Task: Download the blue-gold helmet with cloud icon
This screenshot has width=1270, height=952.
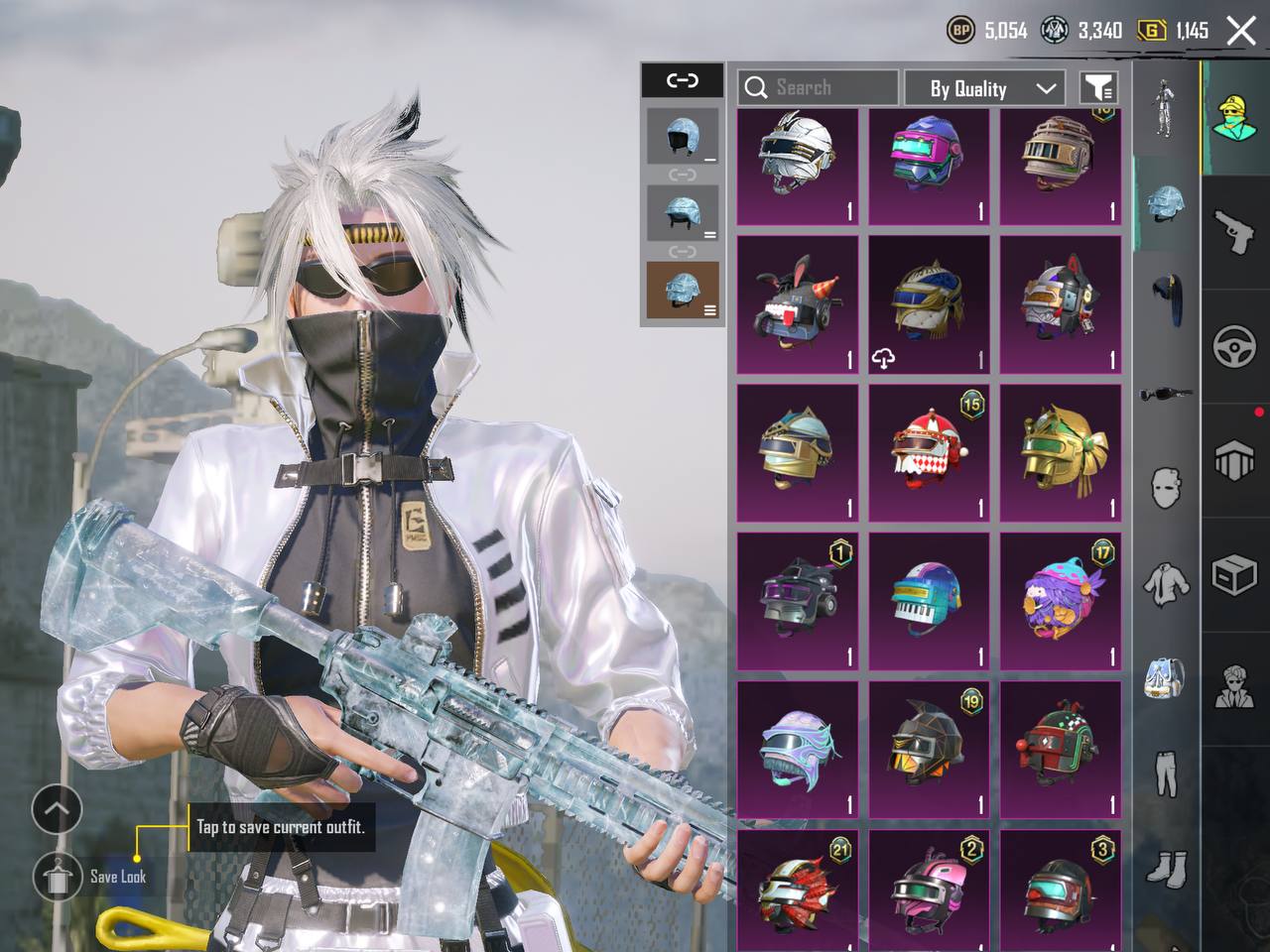Action: pyautogui.click(x=929, y=304)
